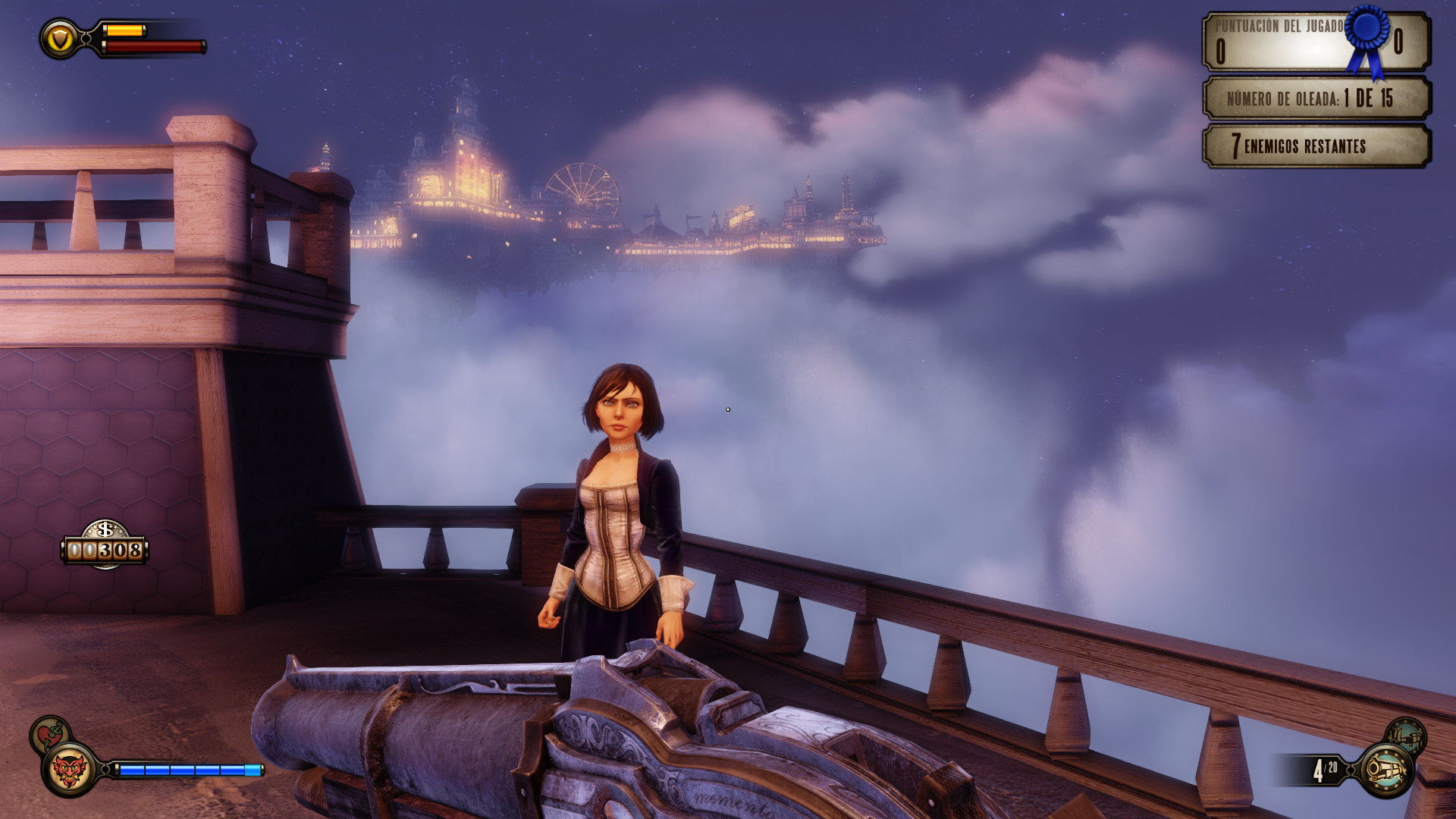This screenshot has height=819, width=1456.
Task: Open the Número de Oleada wave tracker
Action: pyautogui.click(x=1316, y=98)
